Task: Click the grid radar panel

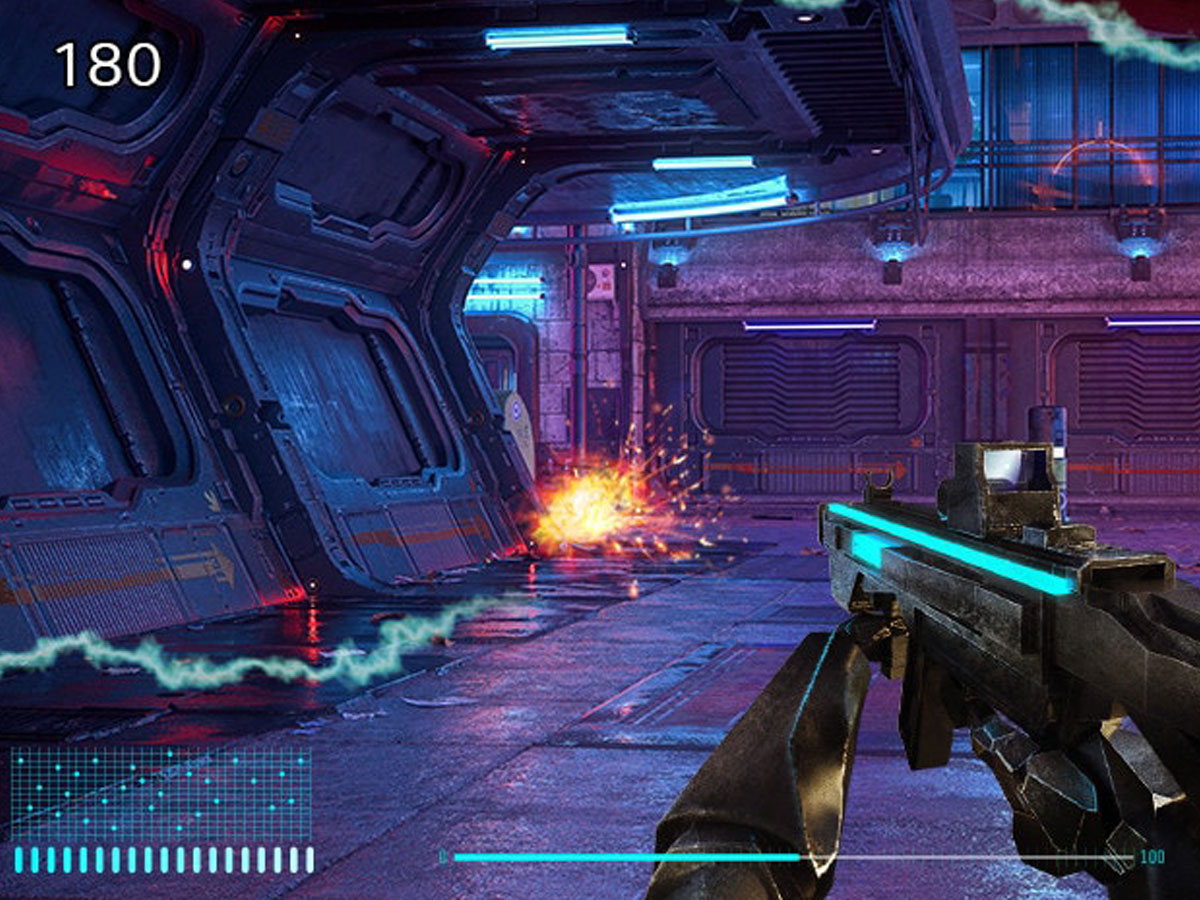Action: click(161, 793)
